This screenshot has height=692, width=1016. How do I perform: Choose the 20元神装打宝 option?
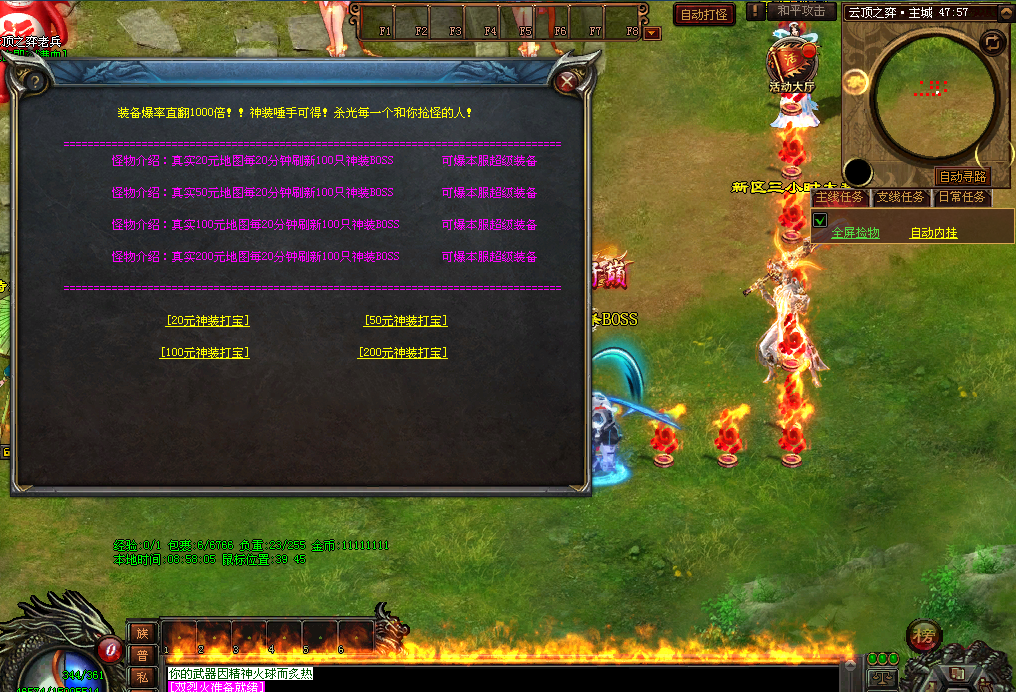click(x=207, y=321)
